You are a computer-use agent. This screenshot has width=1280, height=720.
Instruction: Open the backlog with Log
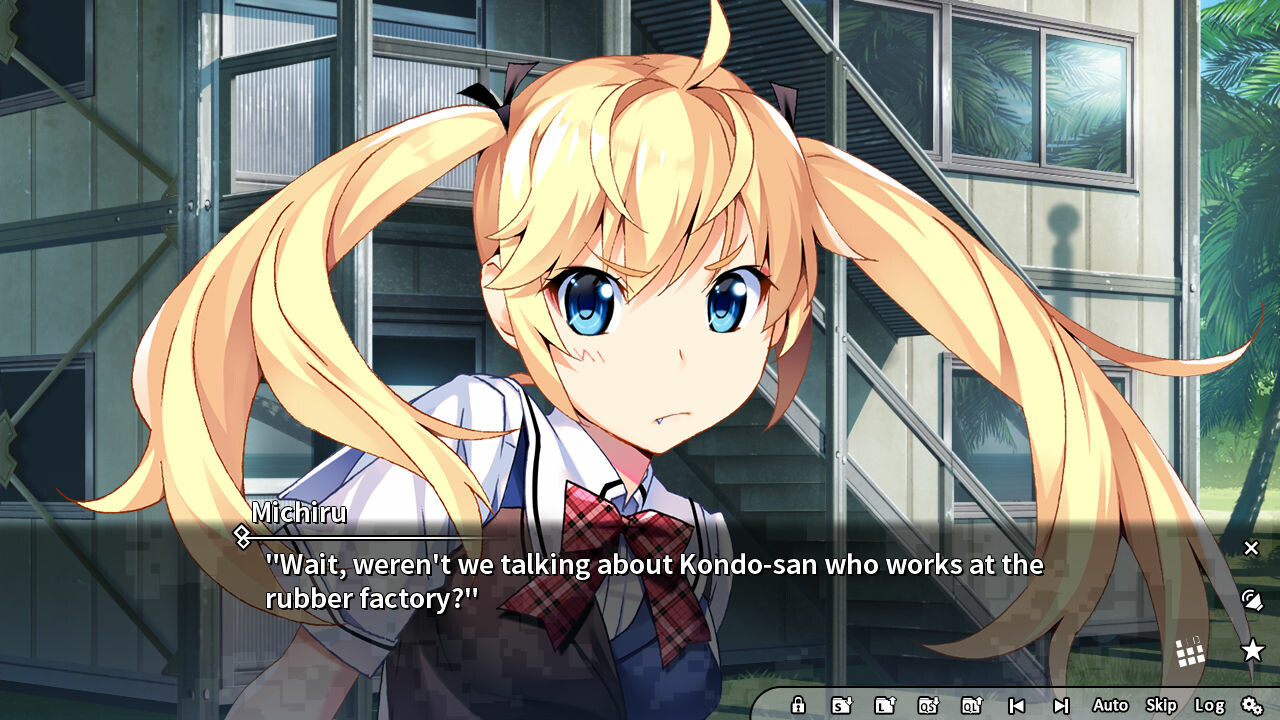pyautogui.click(x=1210, y=704)
